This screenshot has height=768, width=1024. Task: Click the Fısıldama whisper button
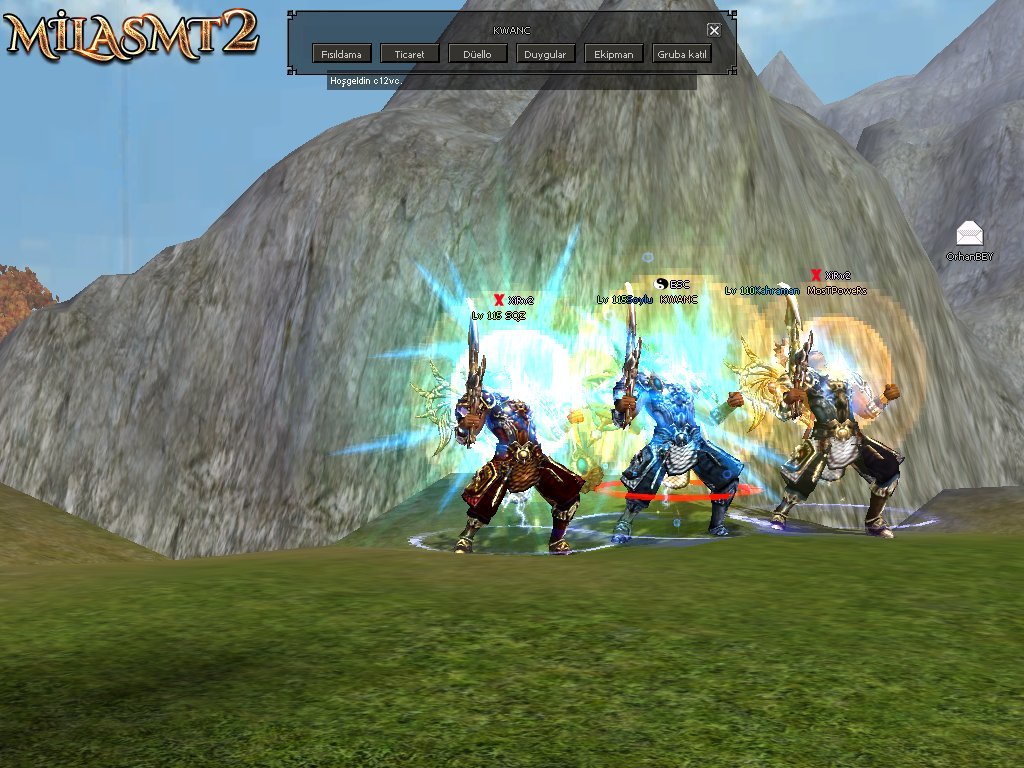[x=342, y=54]
